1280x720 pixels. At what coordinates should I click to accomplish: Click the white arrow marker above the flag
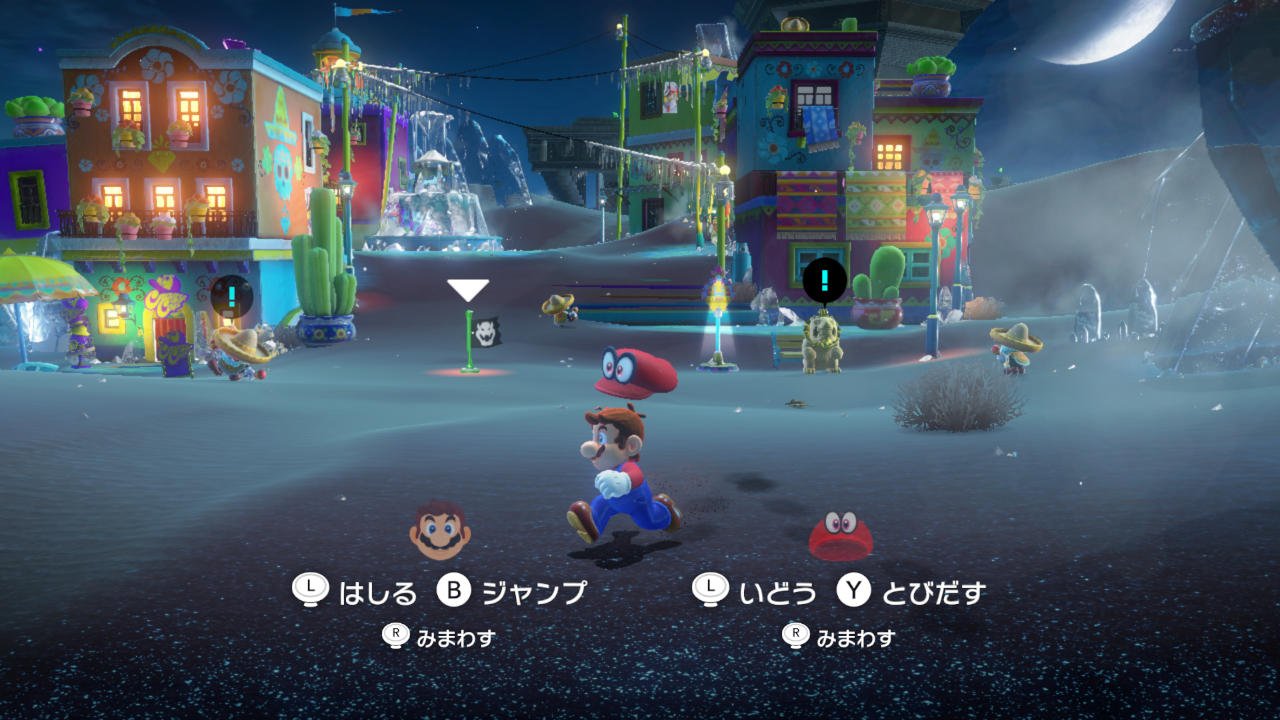[468, 290]
